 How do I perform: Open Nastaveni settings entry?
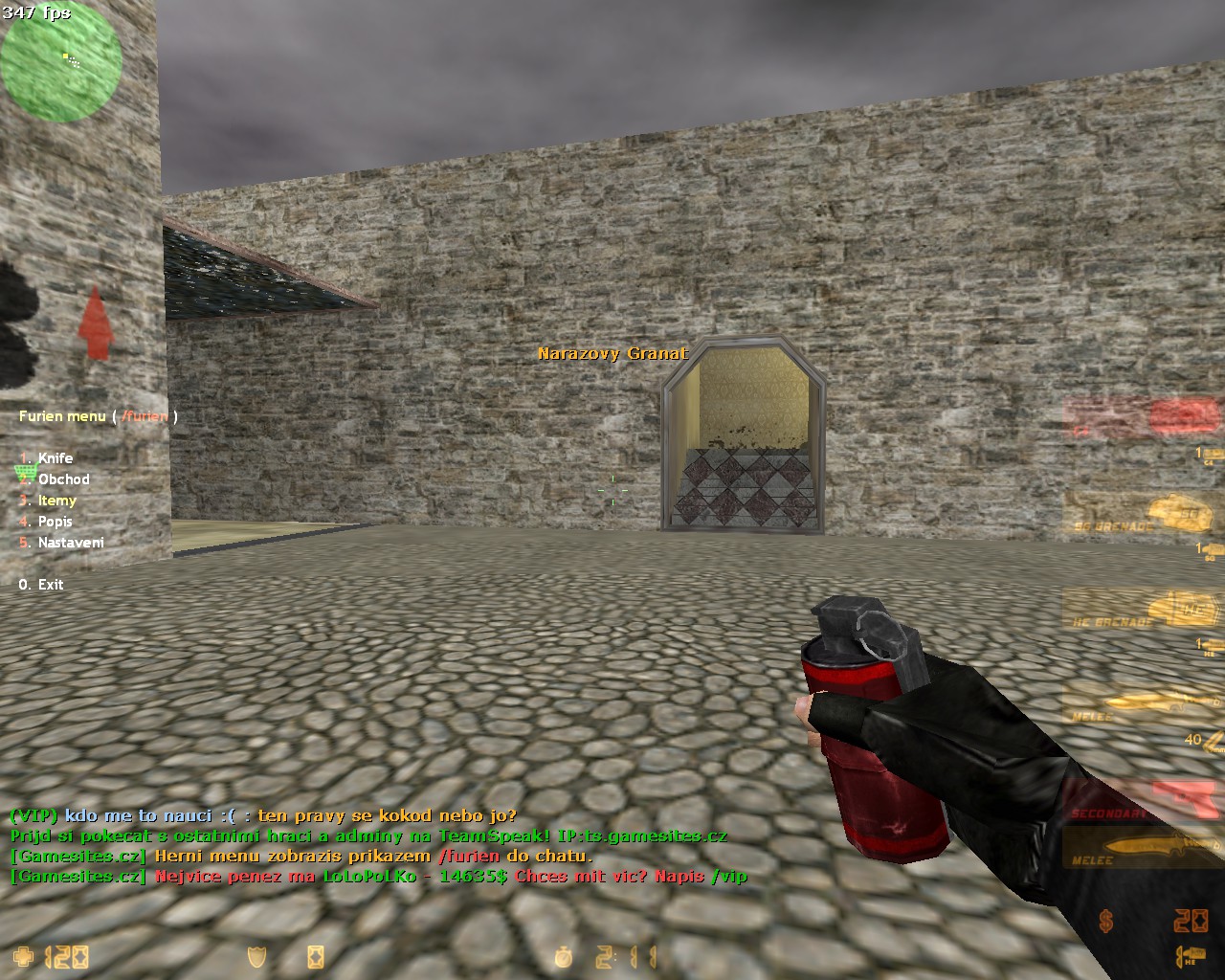point(71,543)
